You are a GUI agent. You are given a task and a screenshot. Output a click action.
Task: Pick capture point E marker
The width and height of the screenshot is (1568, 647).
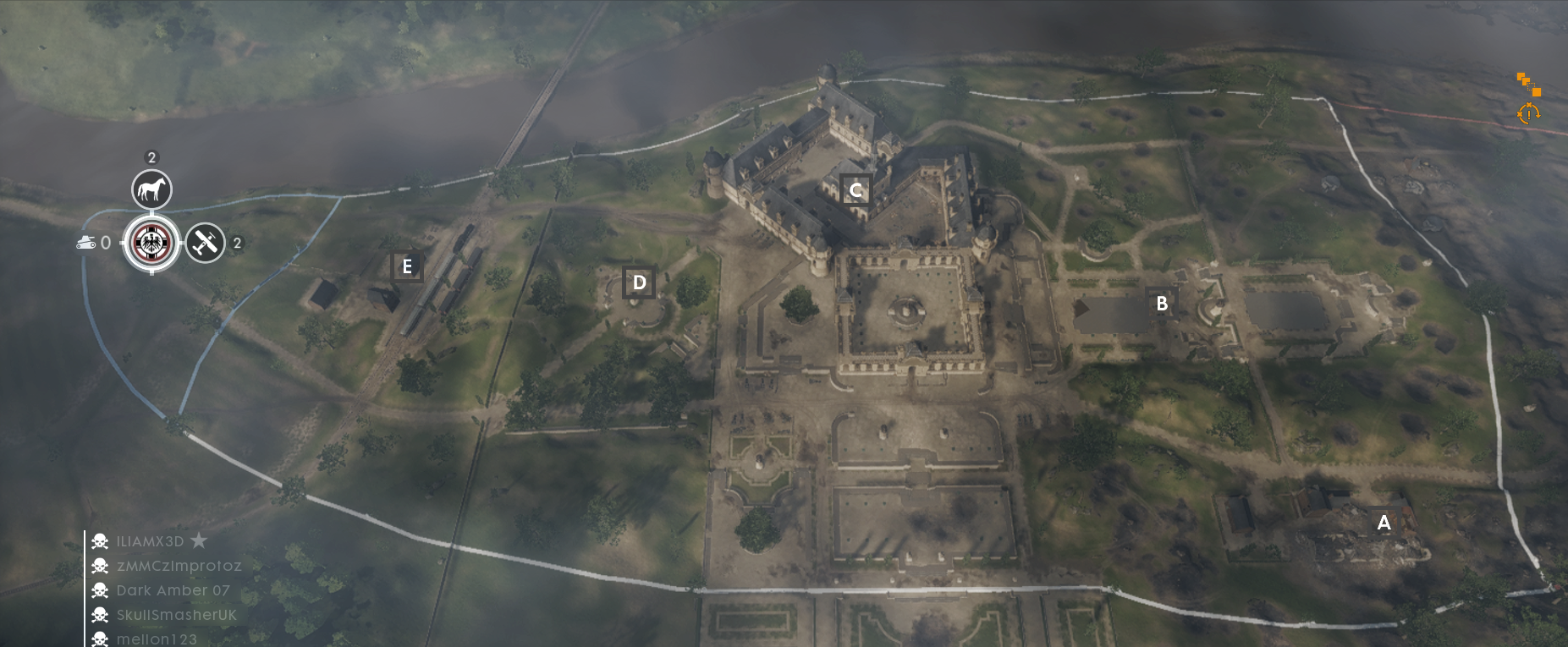point(407,266)
